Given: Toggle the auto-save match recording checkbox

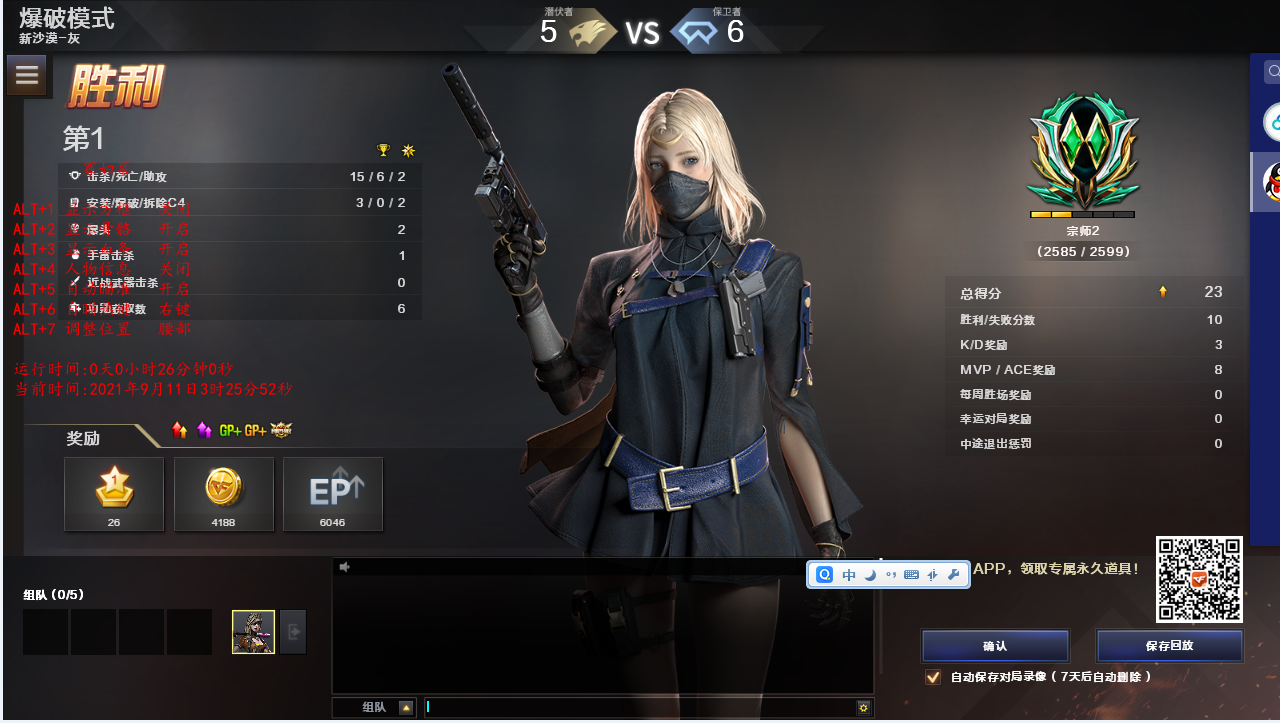Looking at the screenshot, I should point(933,677).
